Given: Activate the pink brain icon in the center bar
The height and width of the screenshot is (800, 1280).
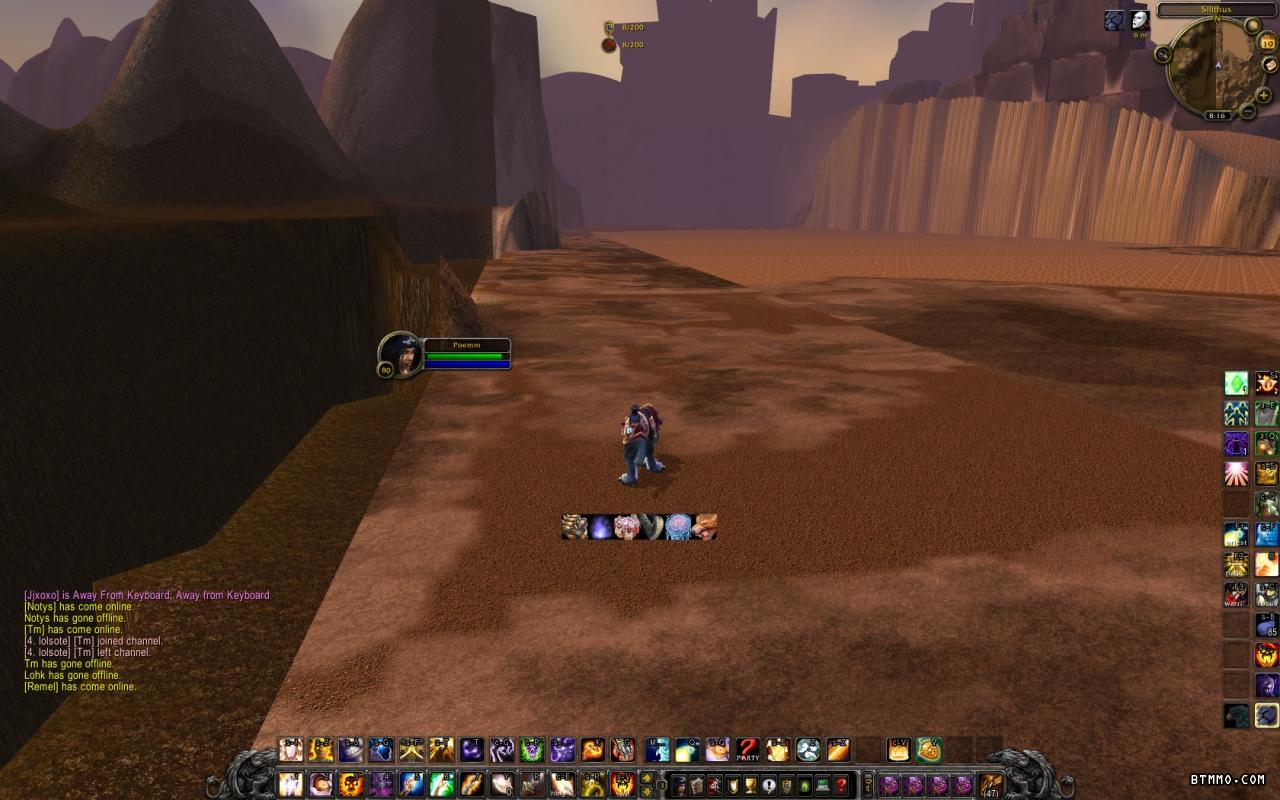Looking at the screenshot, I should [x=678, y=527].
